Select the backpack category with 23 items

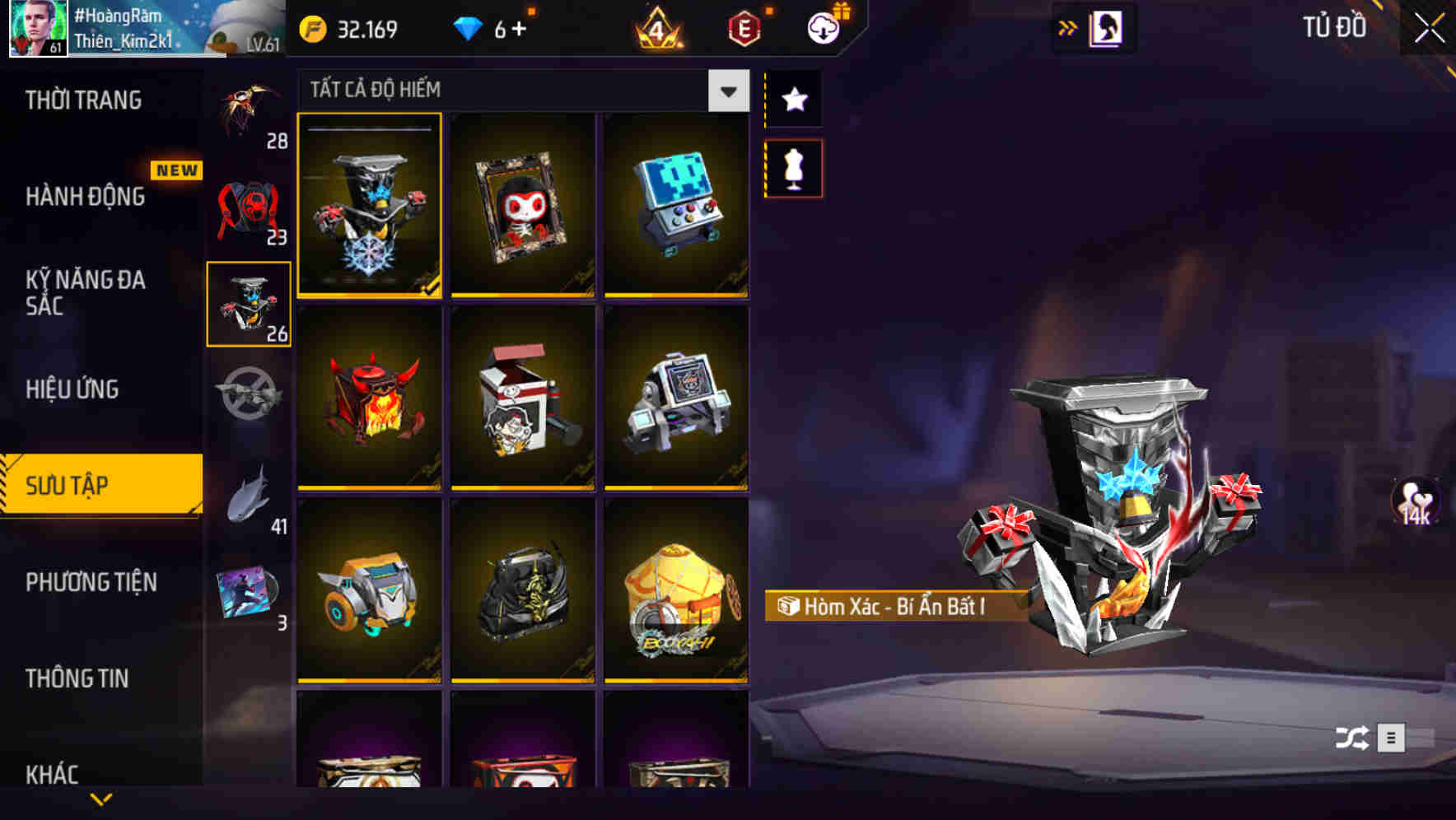[x=247, y=206]
